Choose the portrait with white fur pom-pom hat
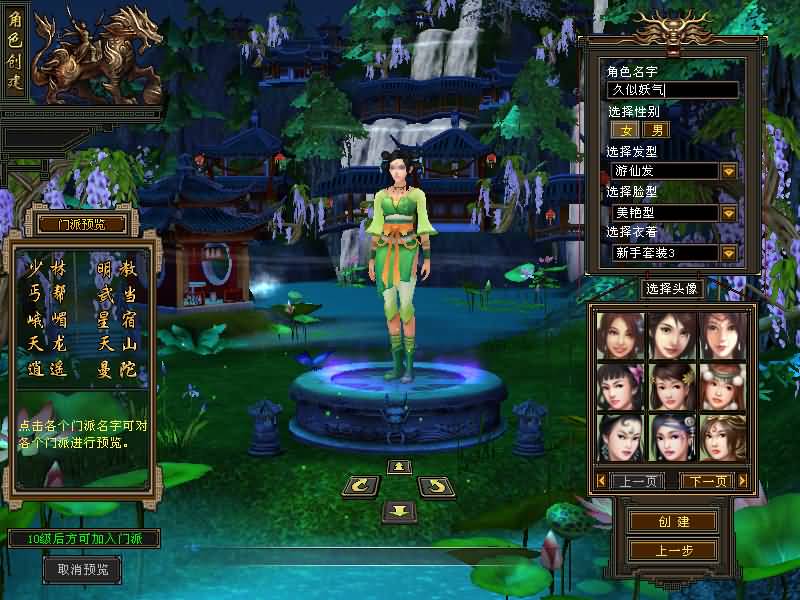This screenshot has width=800, height=600. (x=722, y=385)
